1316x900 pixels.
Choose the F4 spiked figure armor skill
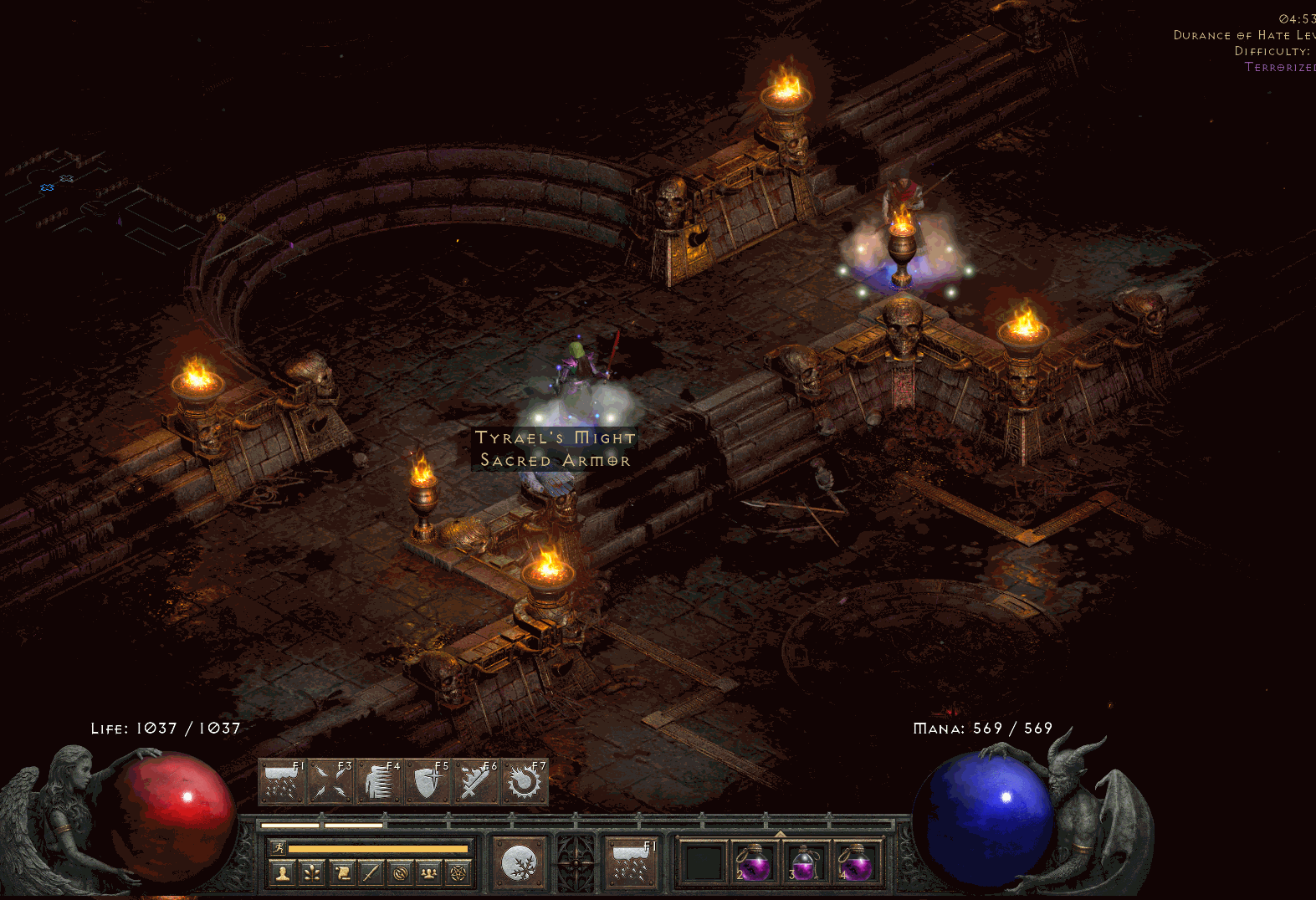pos(379,782)
